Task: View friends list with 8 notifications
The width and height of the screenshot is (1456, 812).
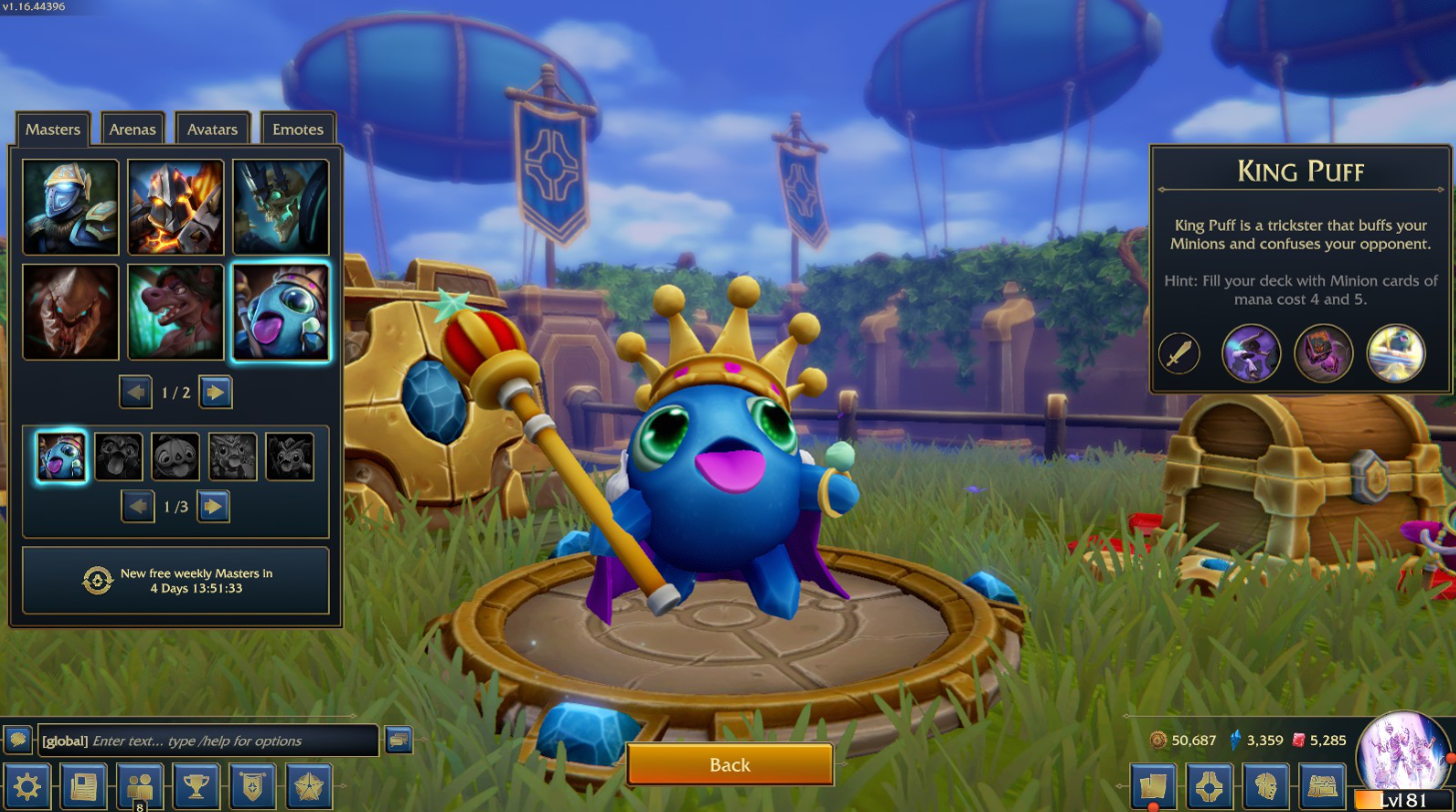Action: click(139, 787)
